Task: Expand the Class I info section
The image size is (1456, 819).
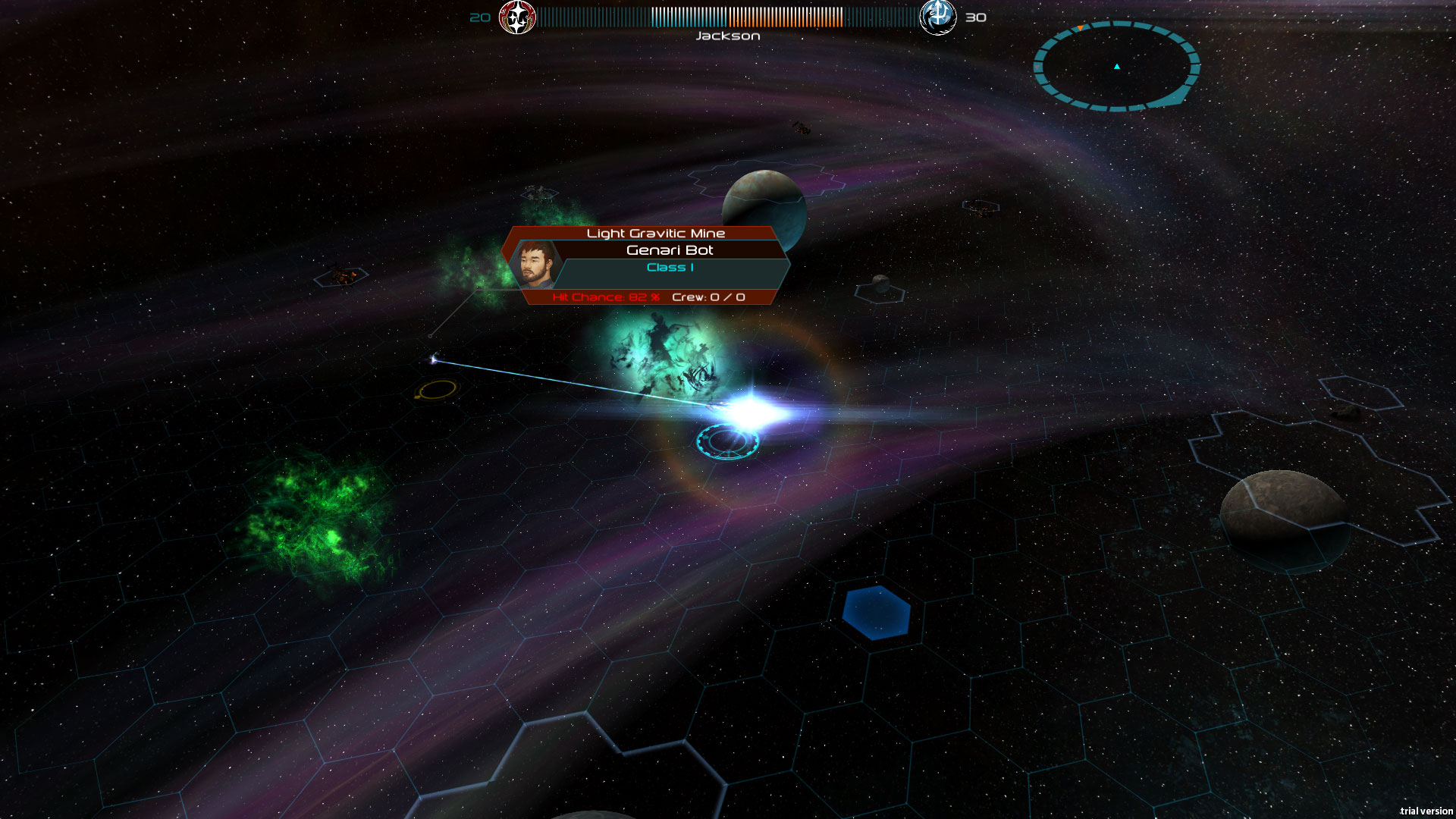Action: pos(669,267)
